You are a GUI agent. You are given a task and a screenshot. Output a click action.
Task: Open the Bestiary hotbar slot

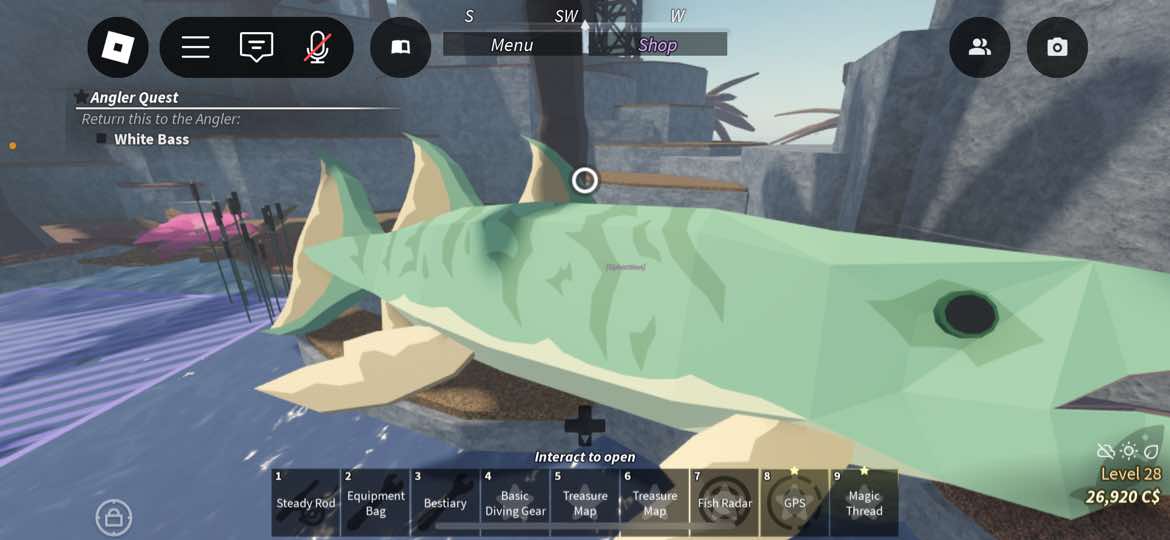445,502
